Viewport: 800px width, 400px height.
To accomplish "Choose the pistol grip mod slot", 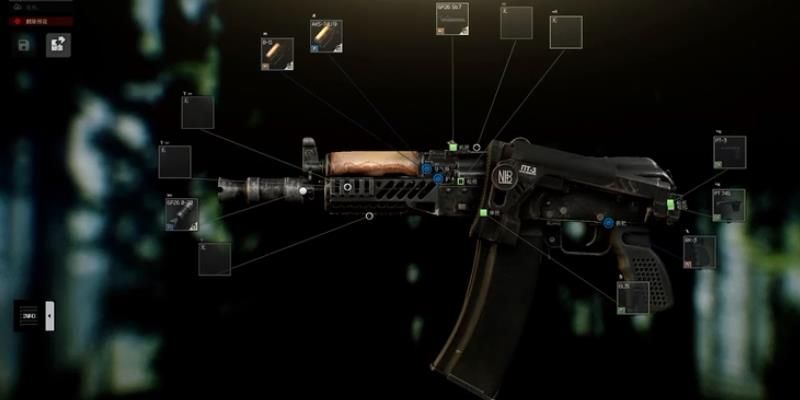I will pyautogui.click(x=699, y=252).
